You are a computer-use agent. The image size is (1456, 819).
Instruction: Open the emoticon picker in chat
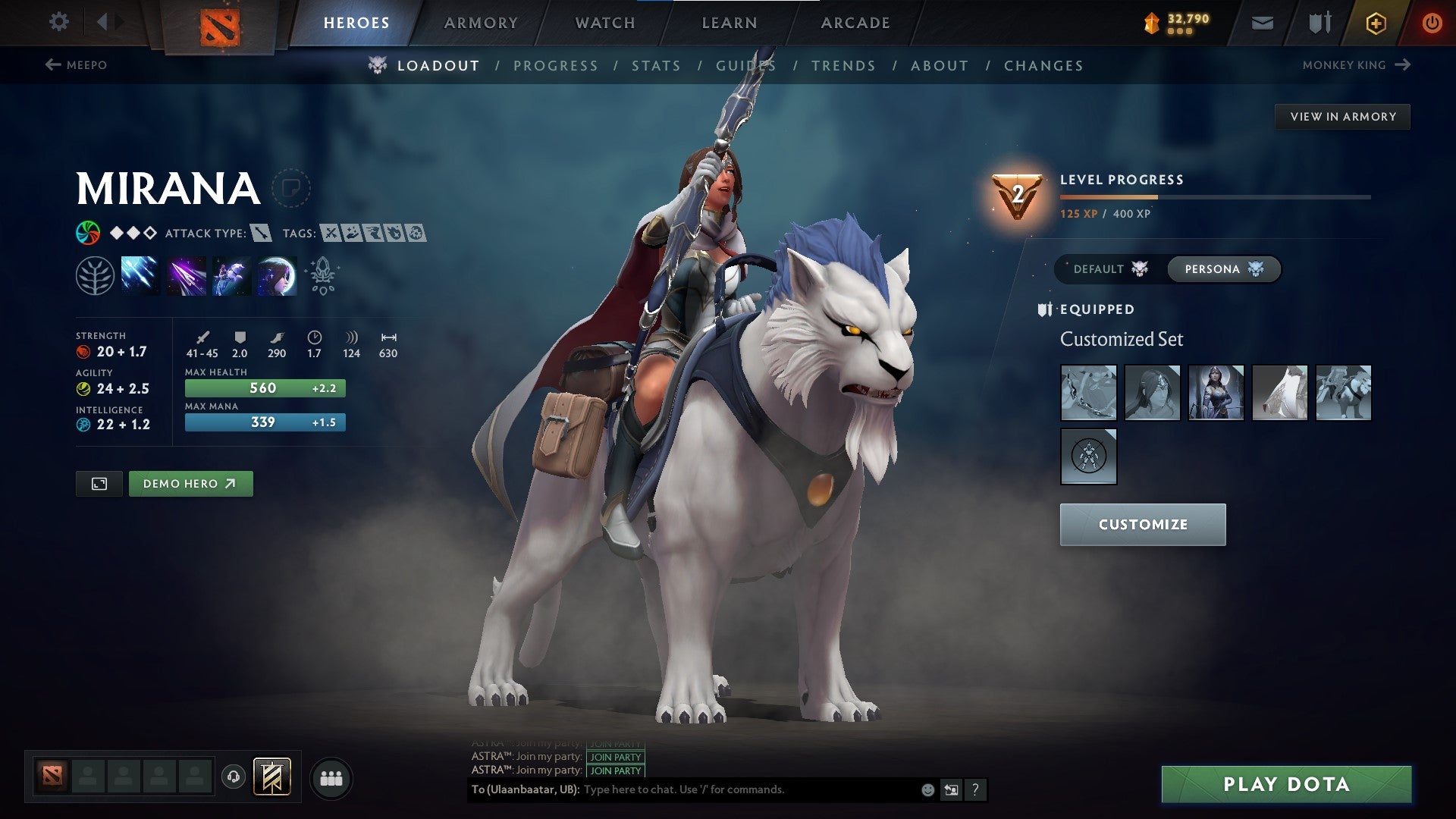point(926,789)
